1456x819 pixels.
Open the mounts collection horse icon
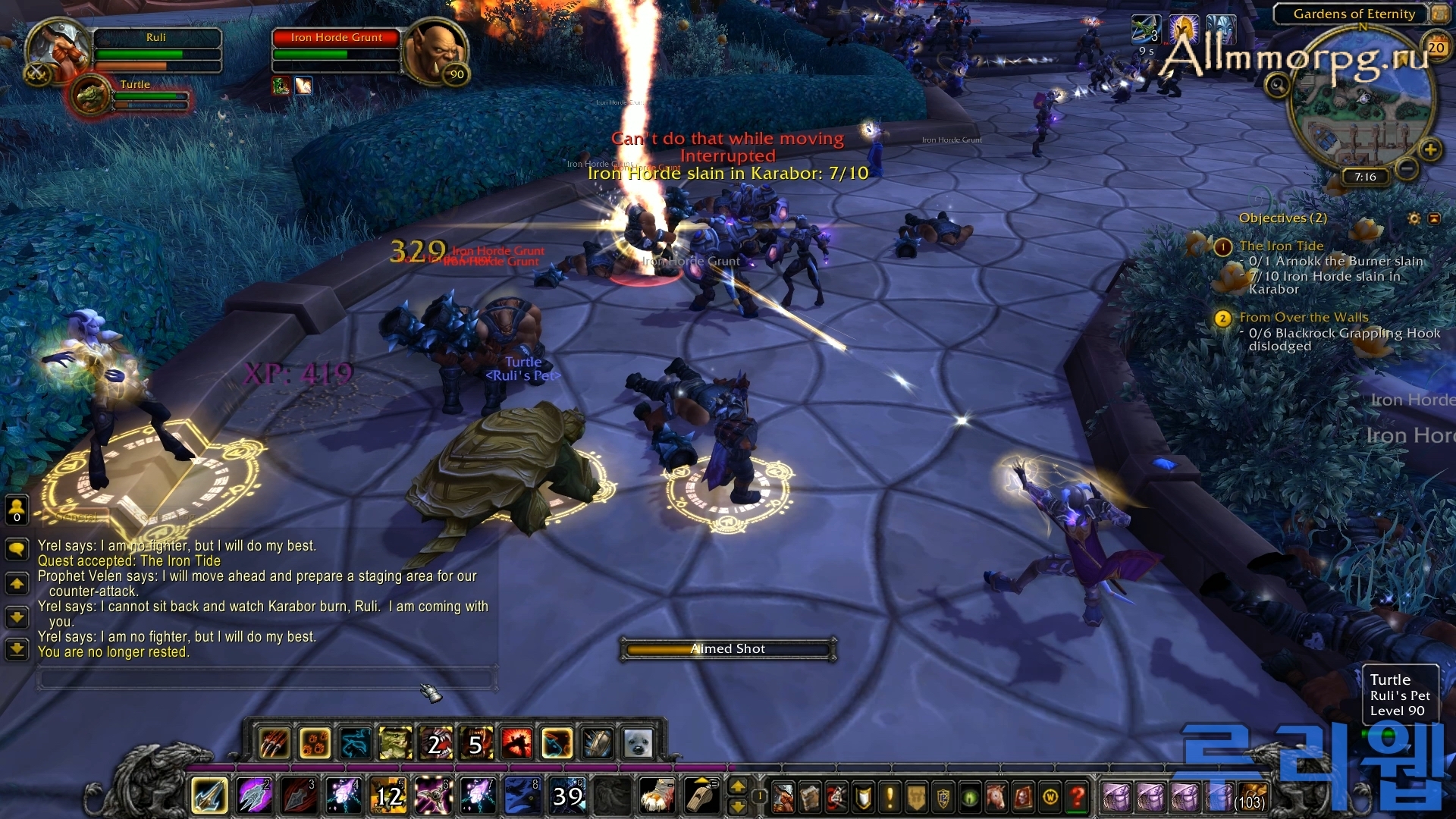tap(996, 798)
